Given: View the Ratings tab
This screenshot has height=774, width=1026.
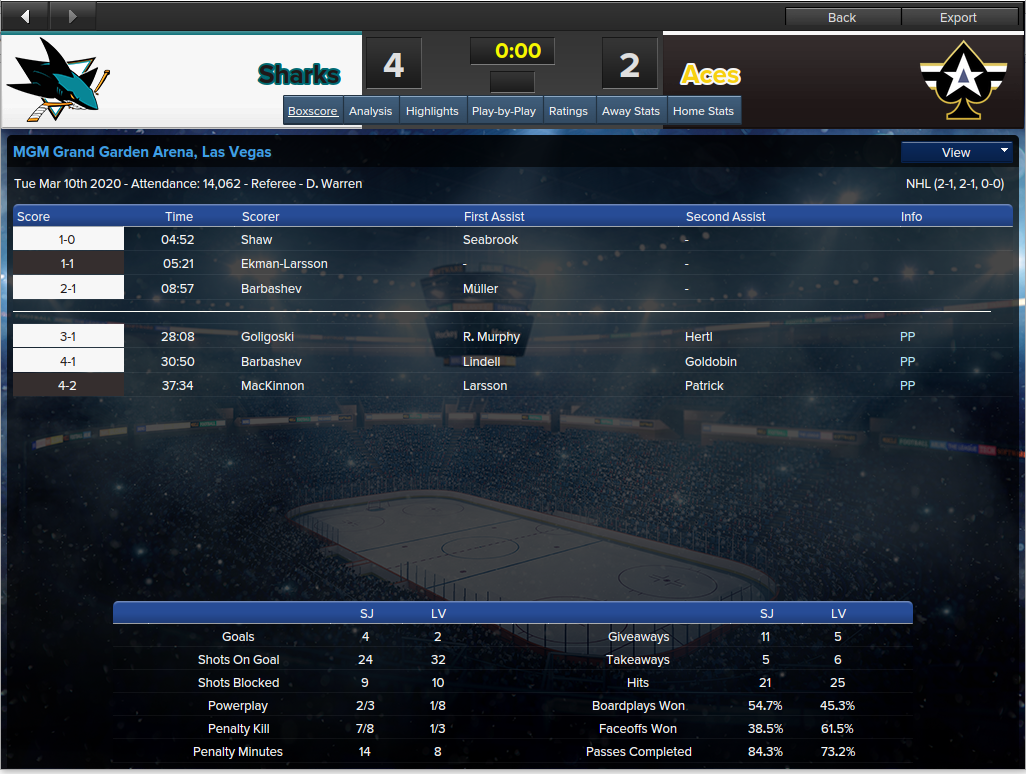Looking at the screenshot, I should 568,111.
